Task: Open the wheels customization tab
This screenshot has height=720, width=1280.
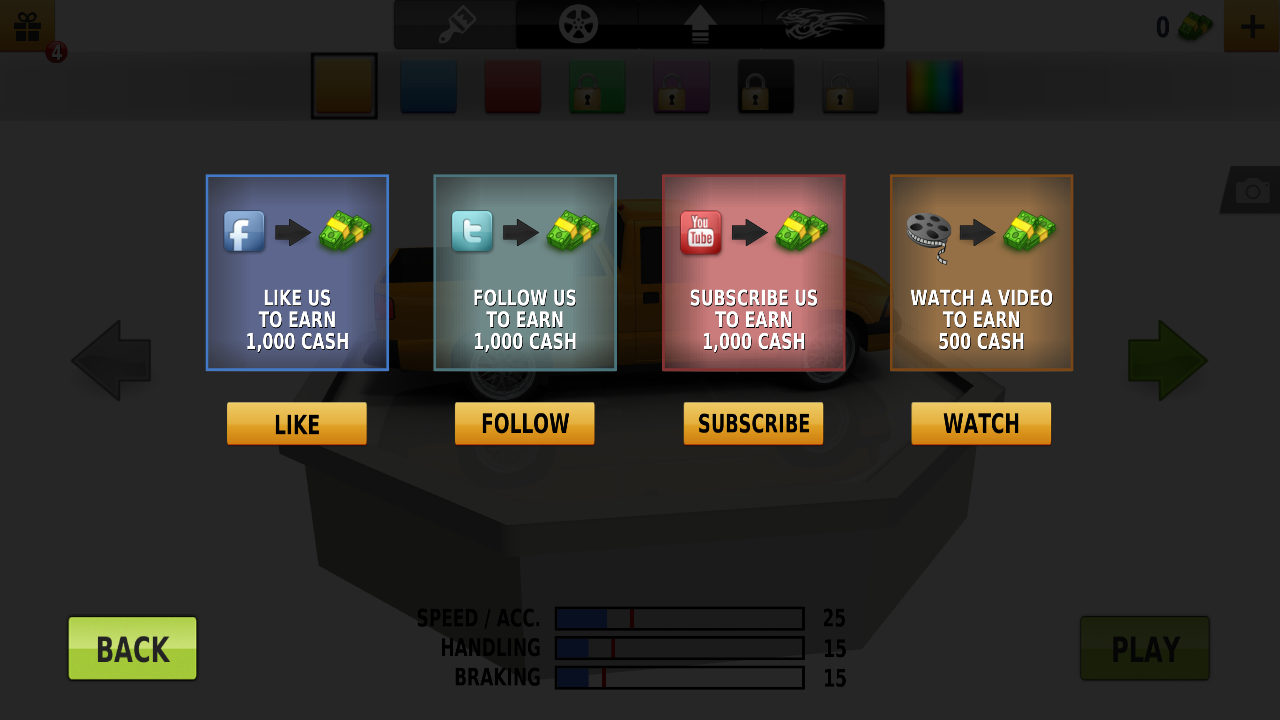Action: pyautogui.click(x=577, y=25)
